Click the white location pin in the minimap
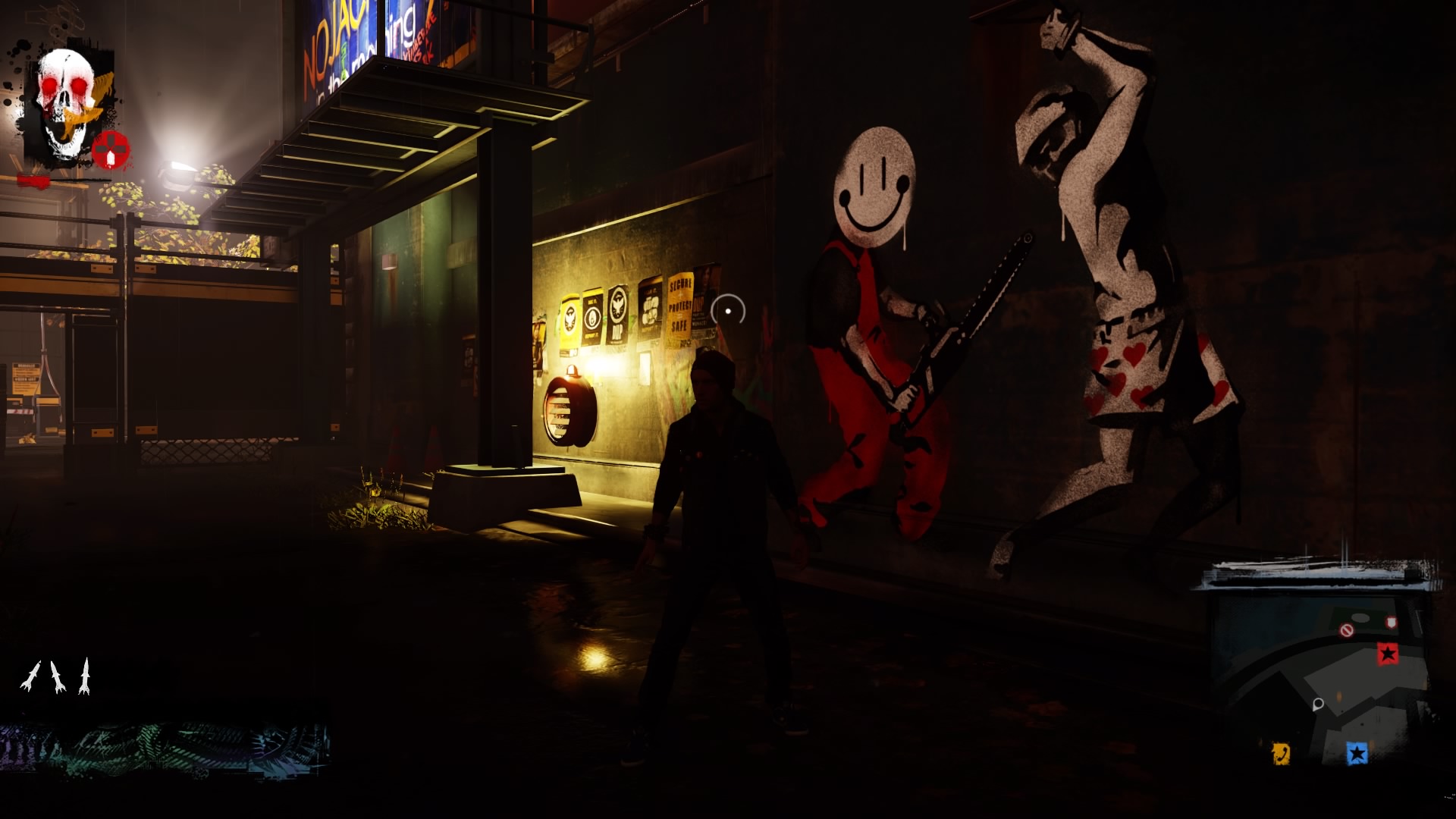The width and height of the screenshot is (1456, 819). coord(1318,704)
